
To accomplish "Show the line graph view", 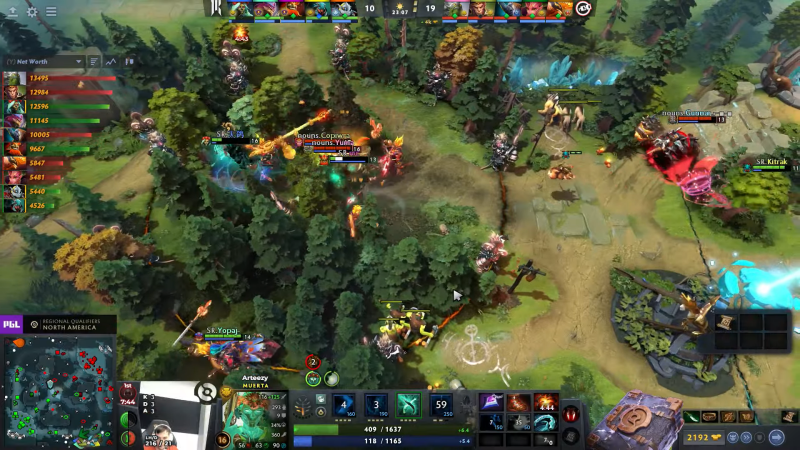I will (x=111, y=61).
